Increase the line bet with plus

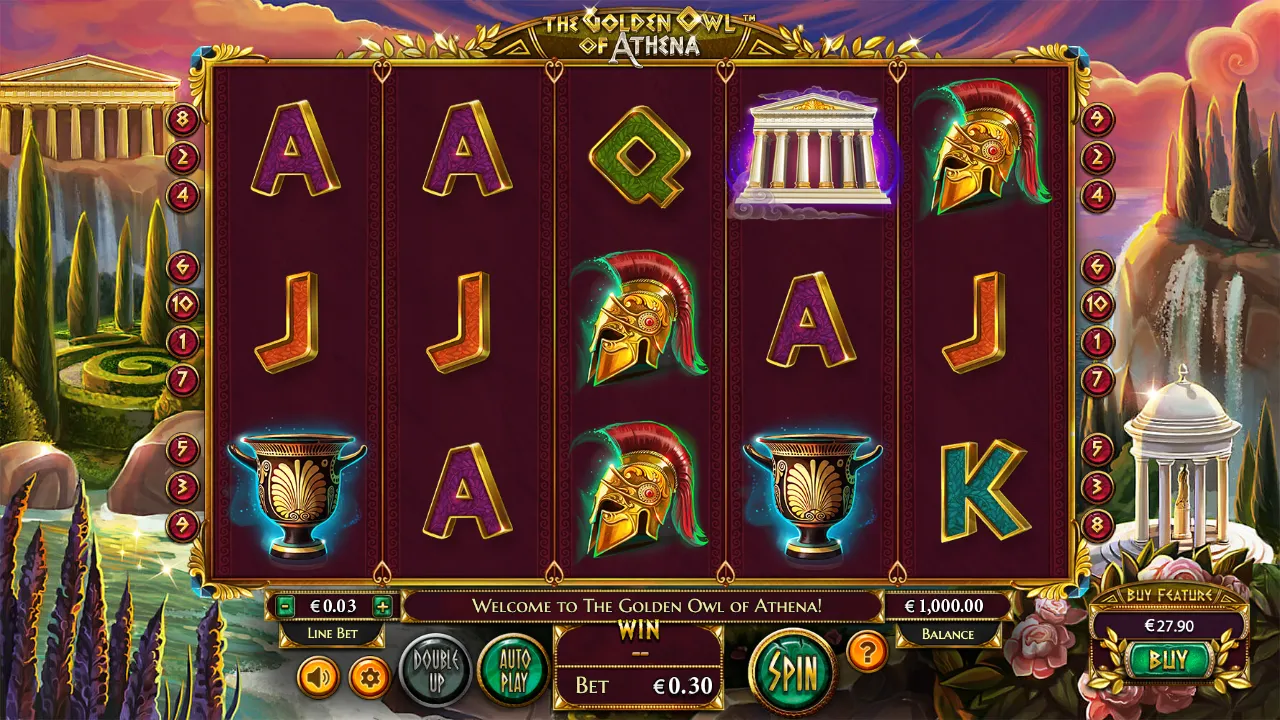click(383, 605)
